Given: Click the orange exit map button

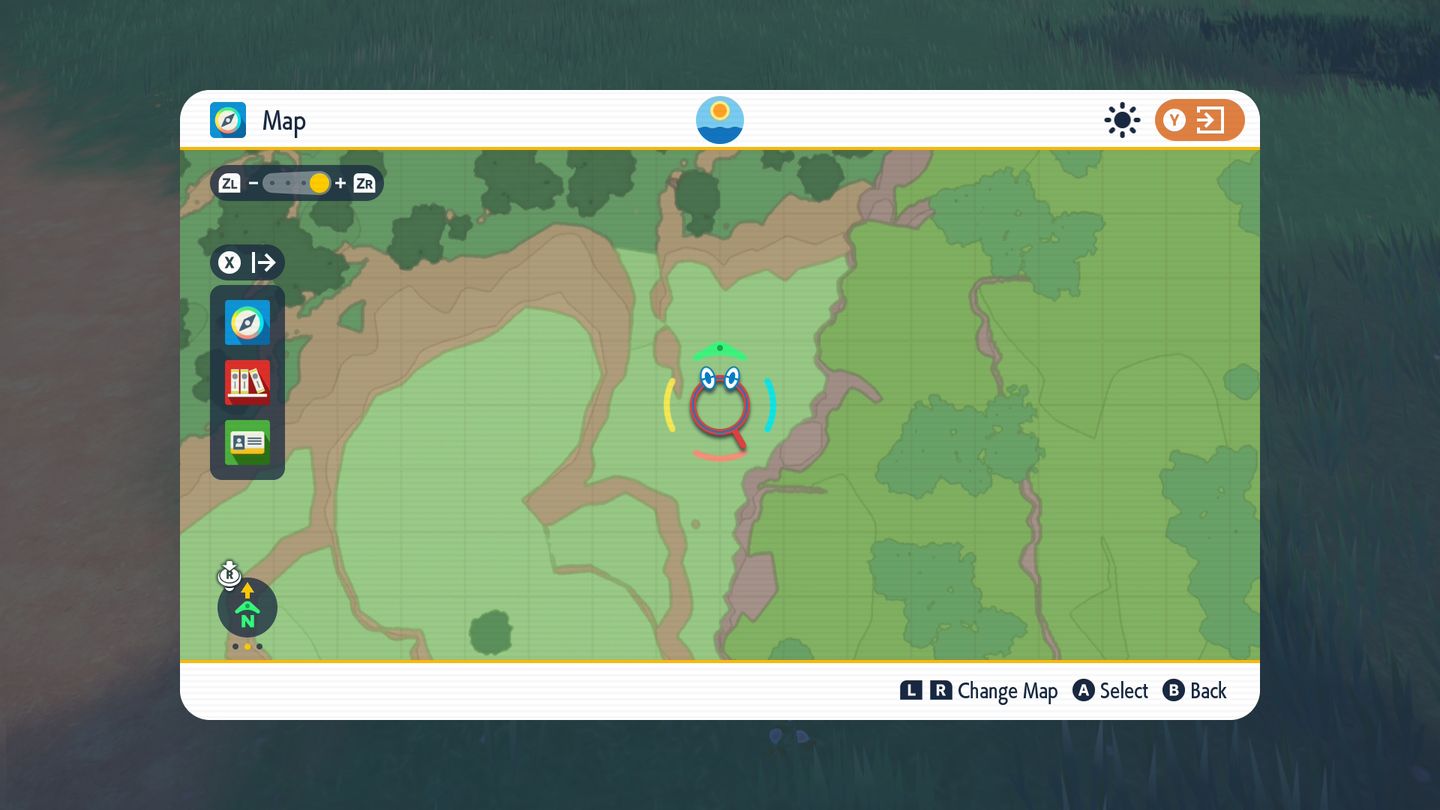Looking at the screenshot, I should click(x=1199, y=121).
